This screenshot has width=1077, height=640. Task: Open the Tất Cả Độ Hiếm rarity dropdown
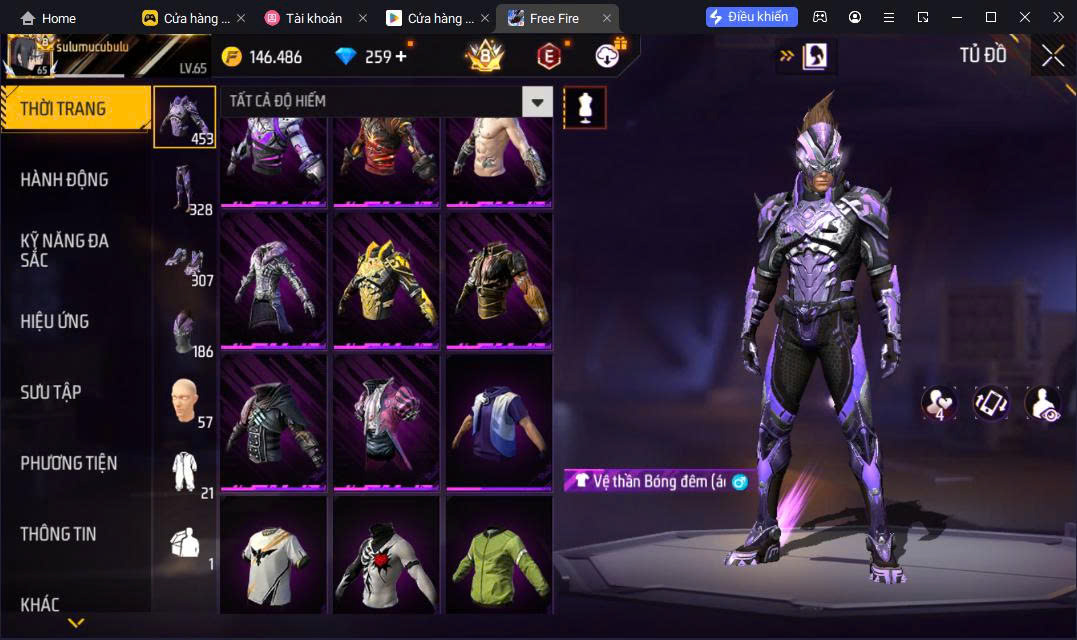click(538, 101)
